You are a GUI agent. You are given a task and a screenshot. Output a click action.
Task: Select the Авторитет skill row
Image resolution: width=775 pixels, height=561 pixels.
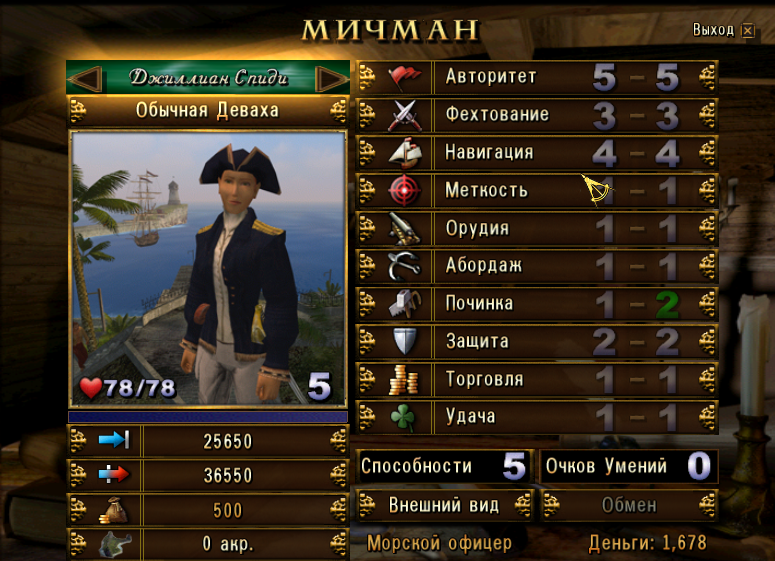point(537,77)
